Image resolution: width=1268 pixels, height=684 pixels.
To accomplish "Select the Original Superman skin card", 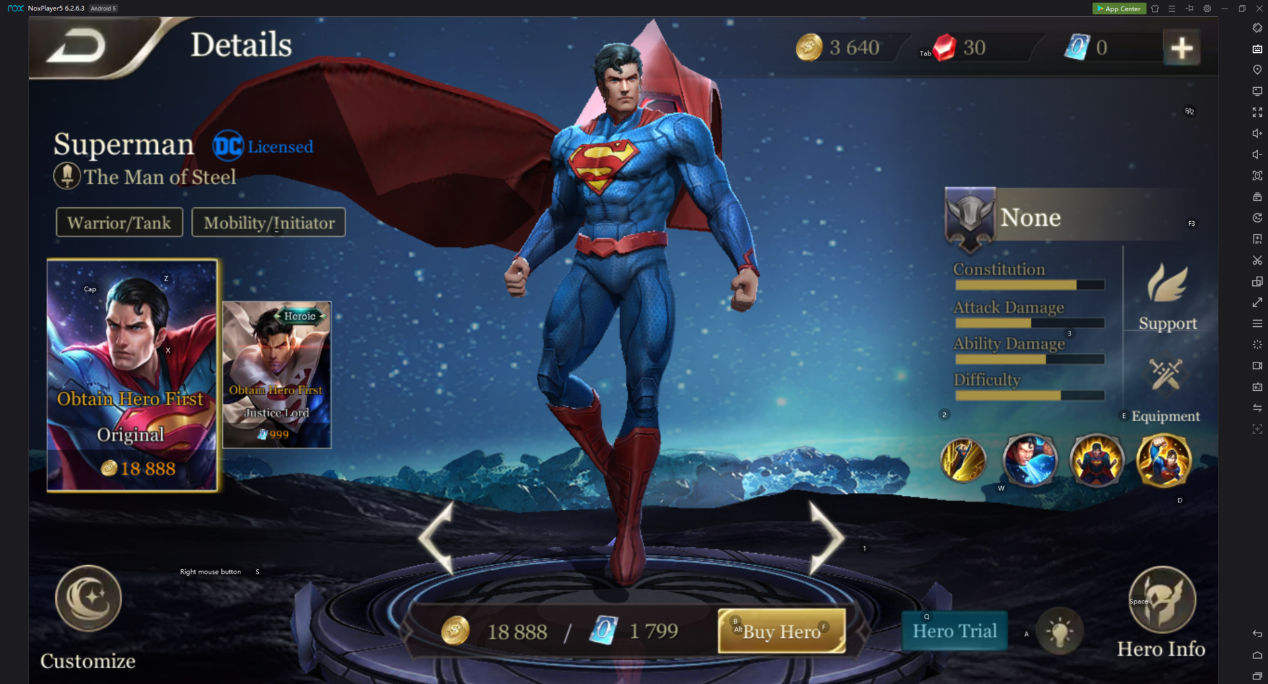I will point(132,376).
